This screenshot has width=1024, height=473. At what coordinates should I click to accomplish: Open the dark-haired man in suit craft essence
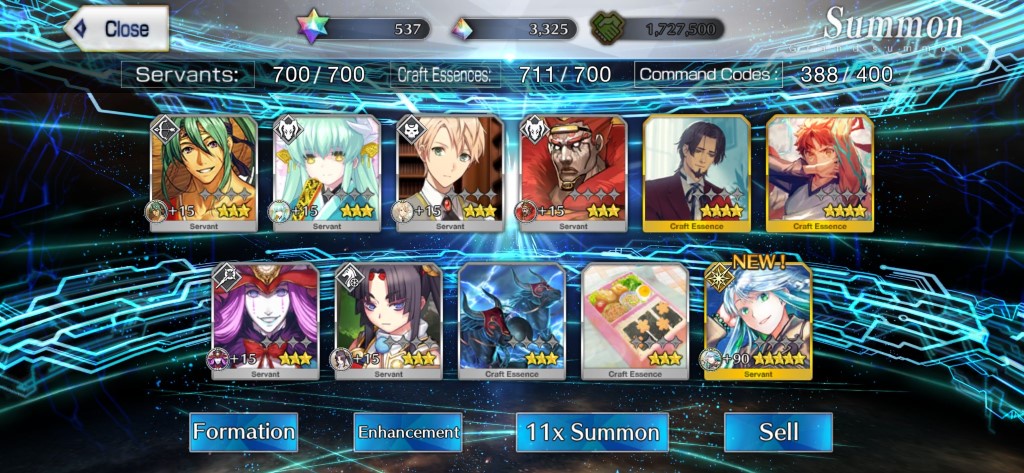click(696, 172)
